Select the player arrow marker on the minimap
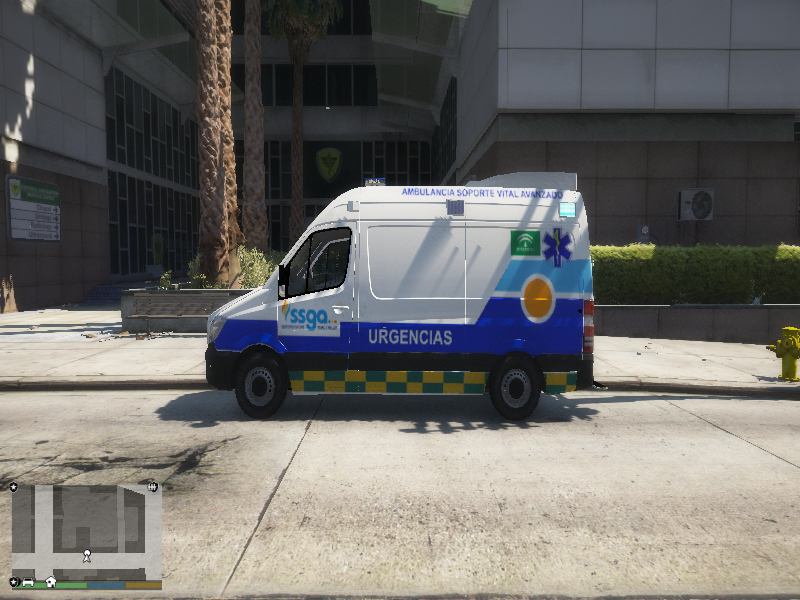The width and height of the screenshot is (800, 600). 87,554
